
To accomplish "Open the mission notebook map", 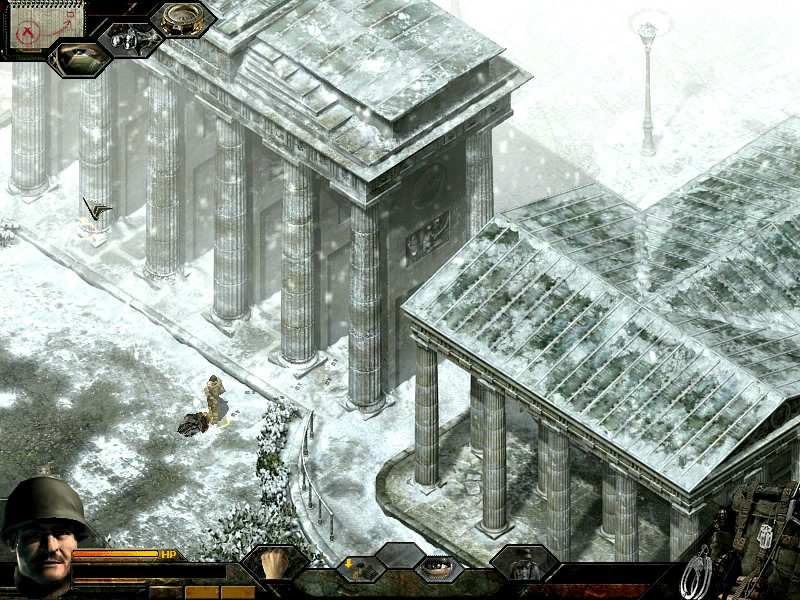I will point(35,26).
